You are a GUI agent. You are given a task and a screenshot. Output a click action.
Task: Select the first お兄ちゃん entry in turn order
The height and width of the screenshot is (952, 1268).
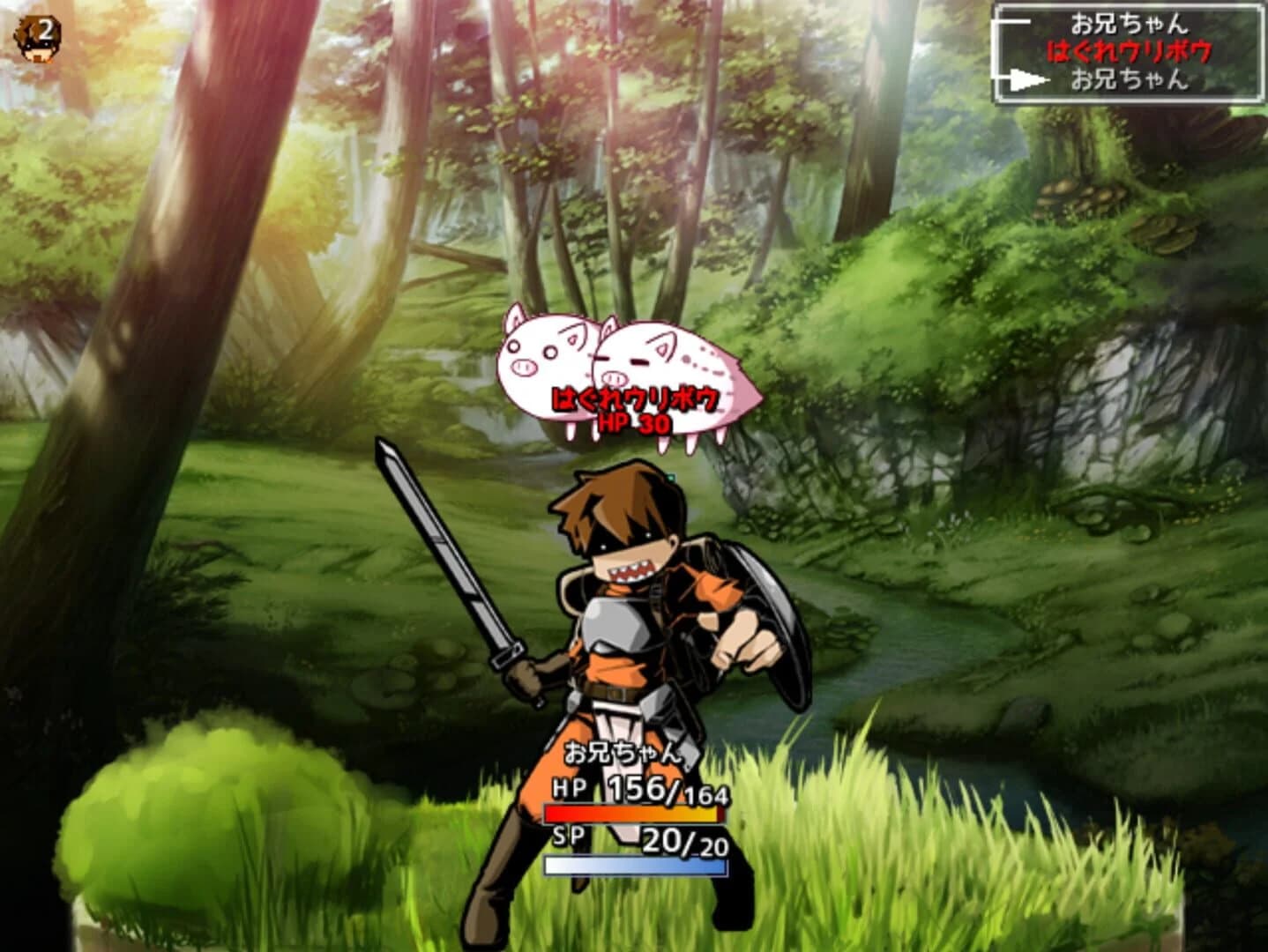click(1129, 22)
